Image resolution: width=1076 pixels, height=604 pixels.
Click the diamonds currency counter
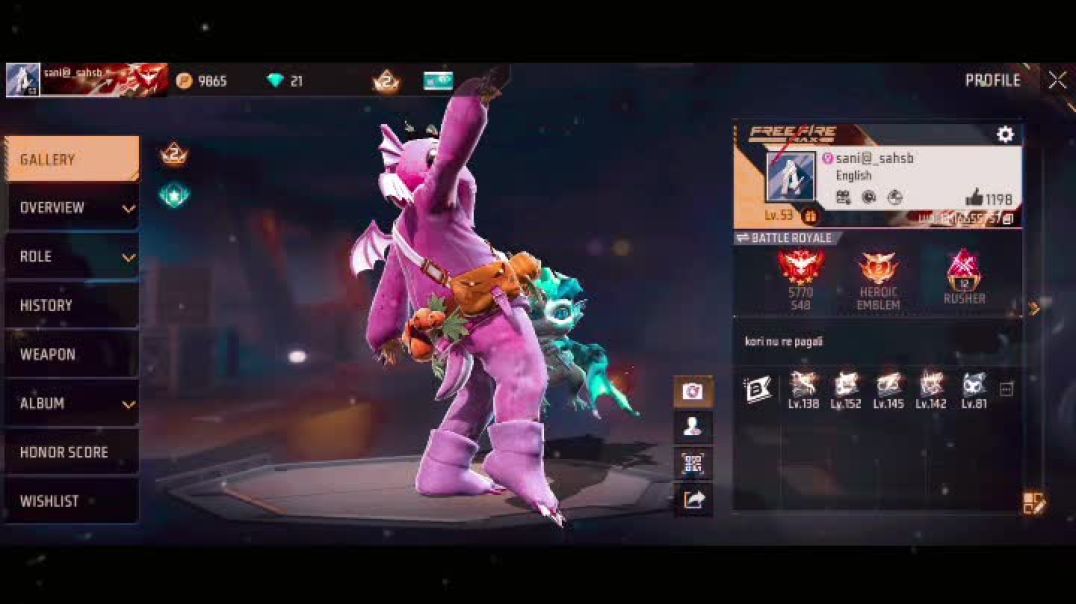(285, 81)
